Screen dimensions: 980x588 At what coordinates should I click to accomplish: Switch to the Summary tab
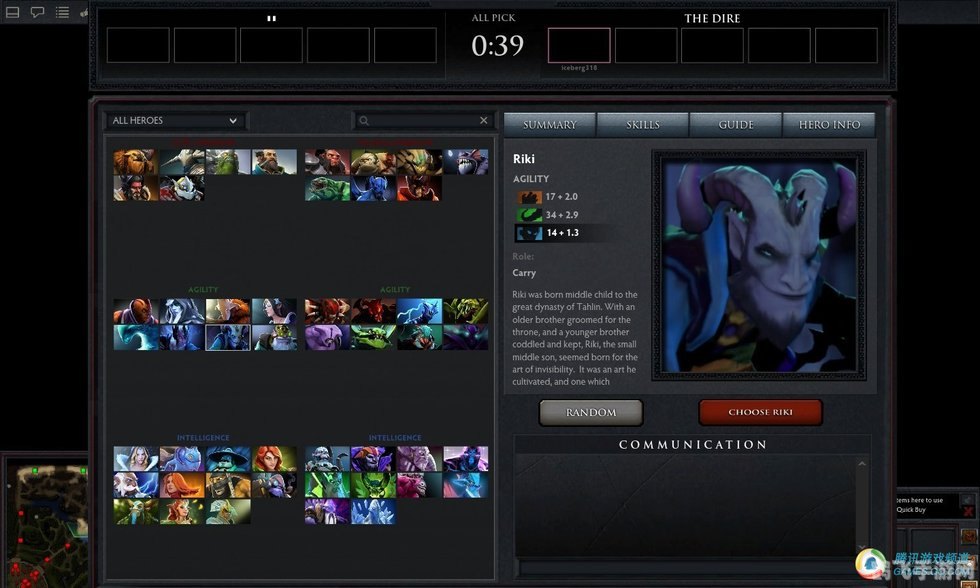coord(549,125)
